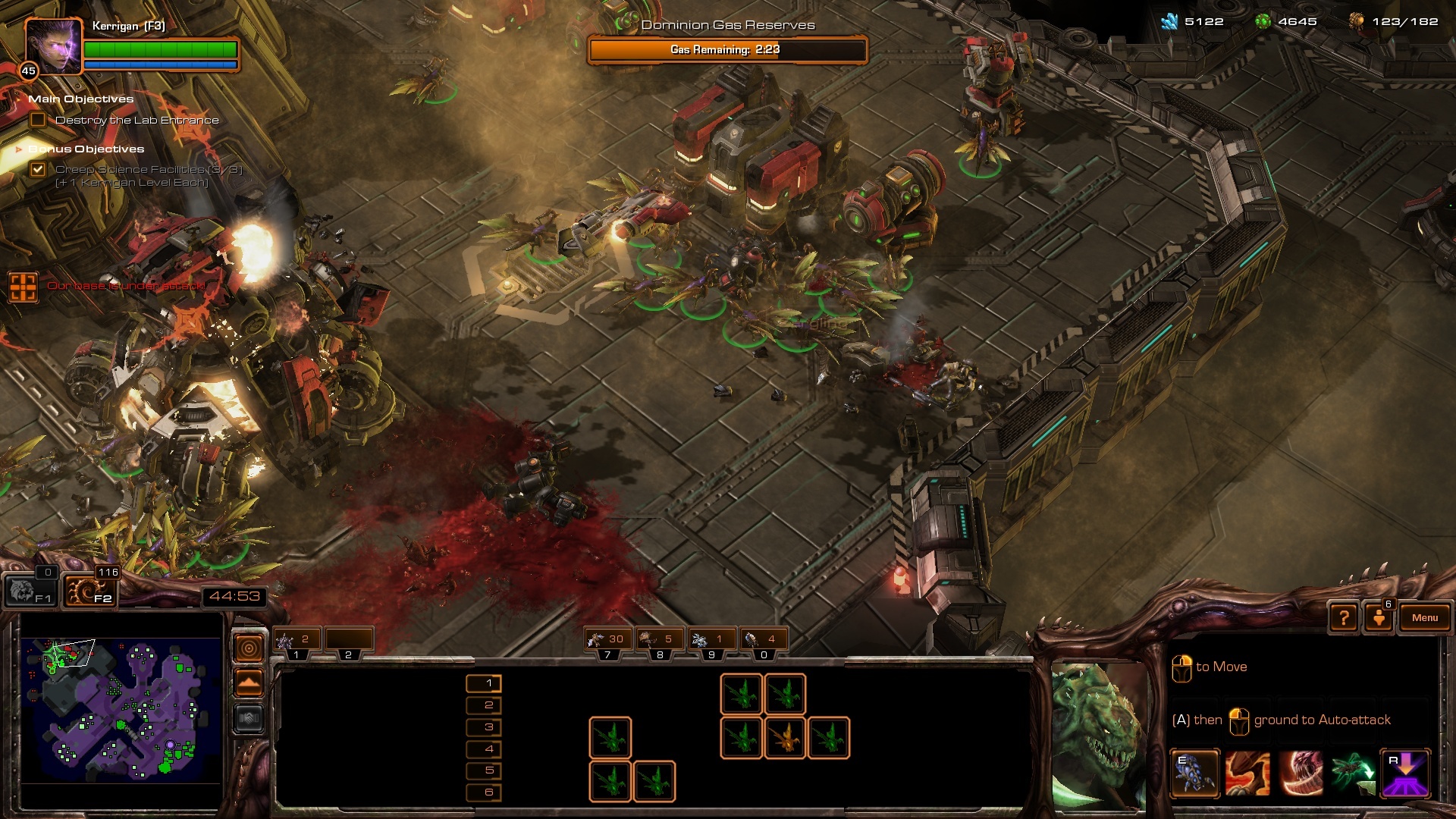The width and height of the screenshot is (1456, 819).
Task: Select all army units with F2 button
Action: 90,590
